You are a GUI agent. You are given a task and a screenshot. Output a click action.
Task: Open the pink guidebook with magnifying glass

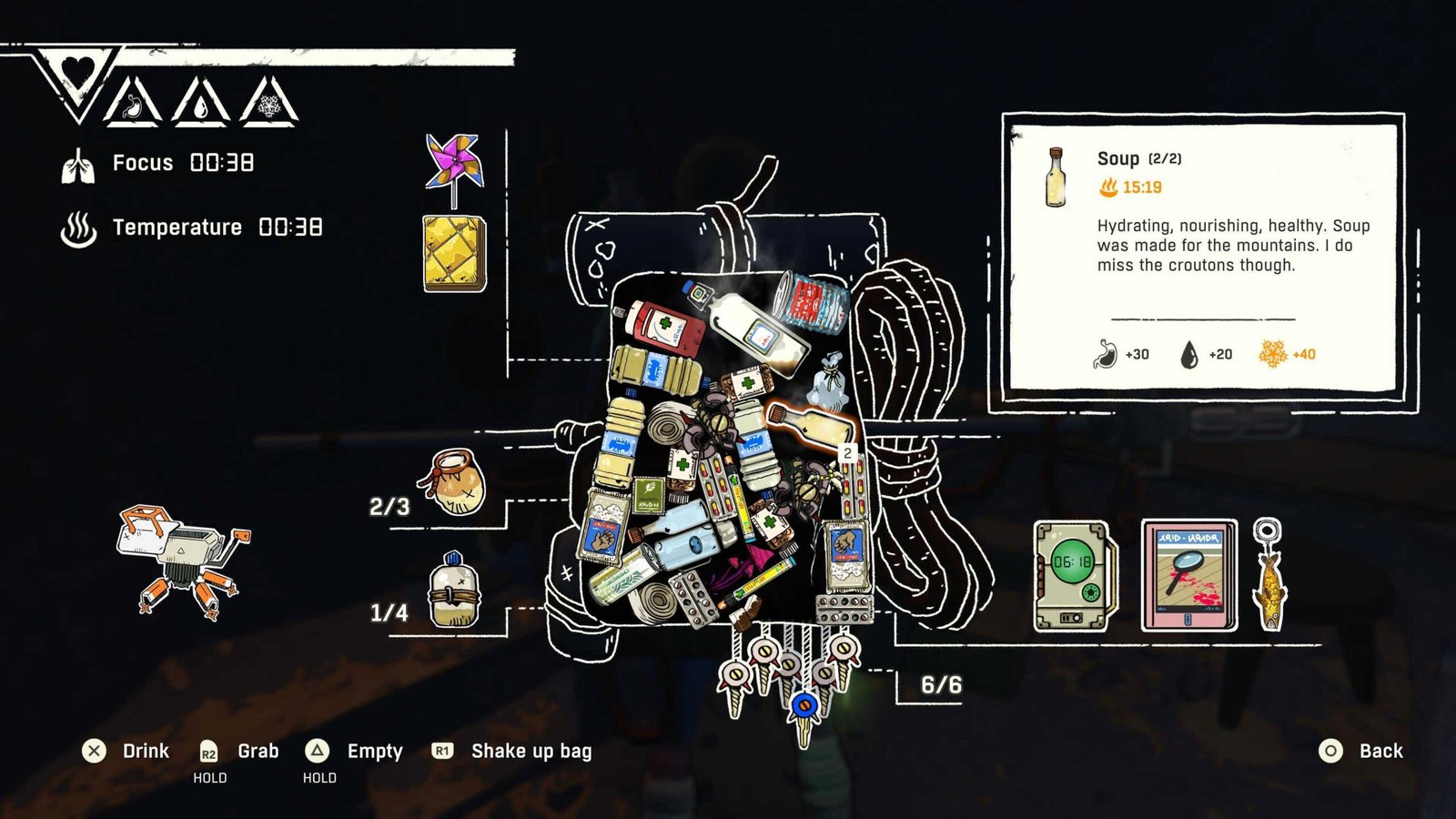tap(1188, 575)
